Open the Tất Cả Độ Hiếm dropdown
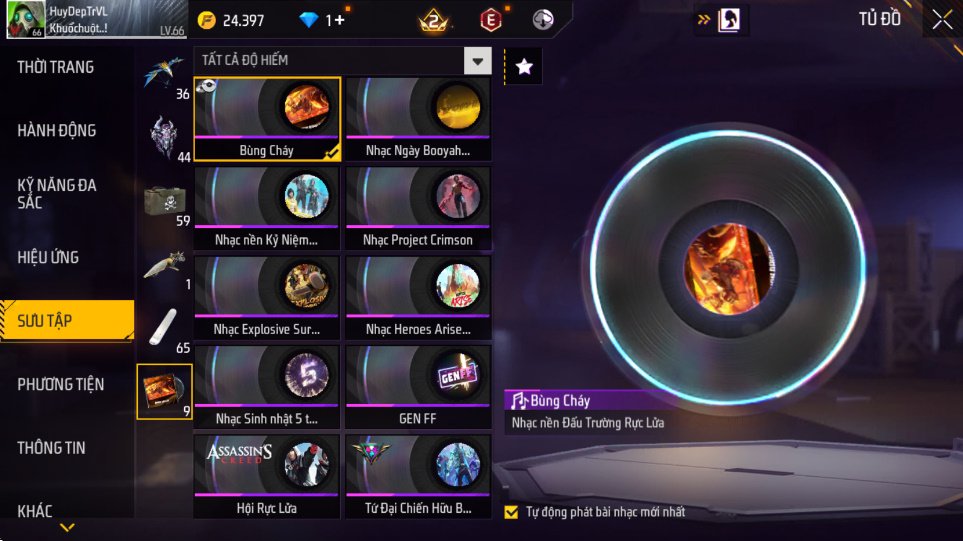Image resolution: width=963 pixels, height=541 pixels. pos(478,61)
